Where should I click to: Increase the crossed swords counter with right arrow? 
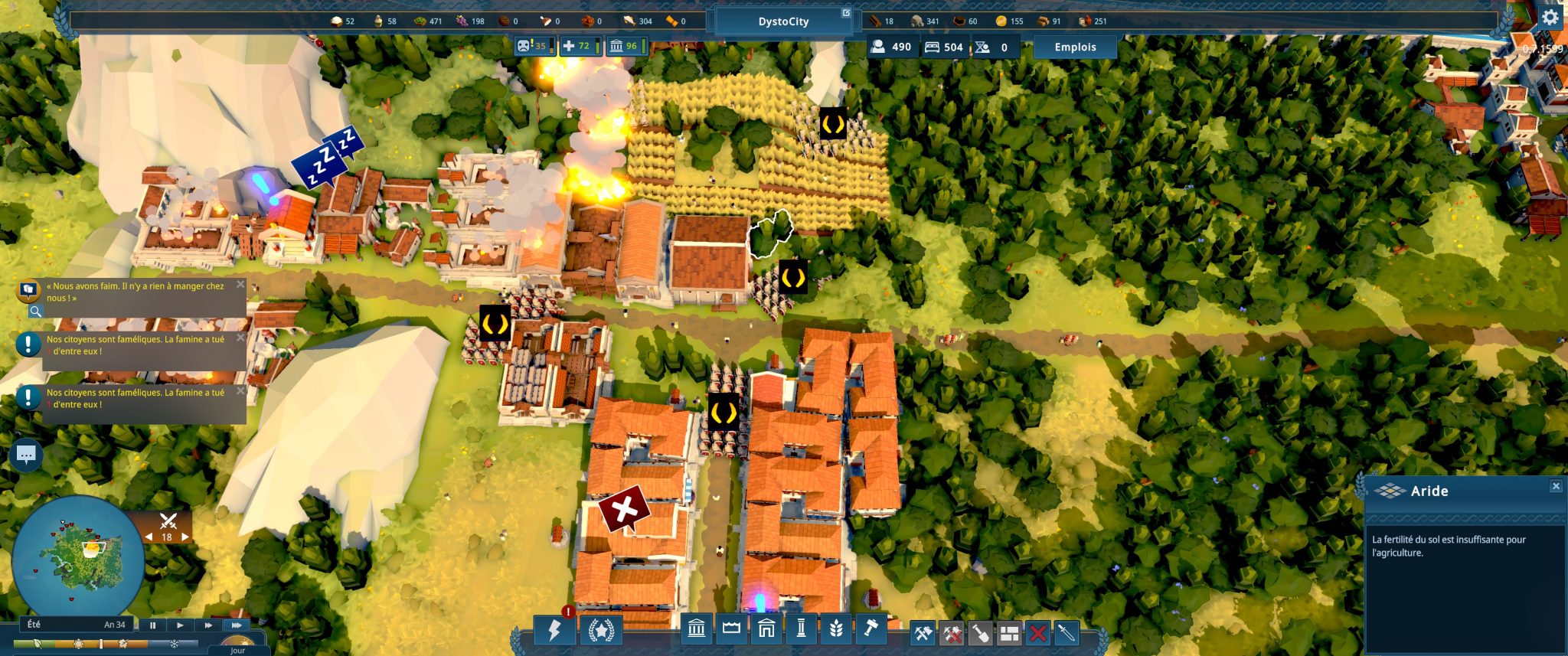pyautogui.click(x=185, y=537)
